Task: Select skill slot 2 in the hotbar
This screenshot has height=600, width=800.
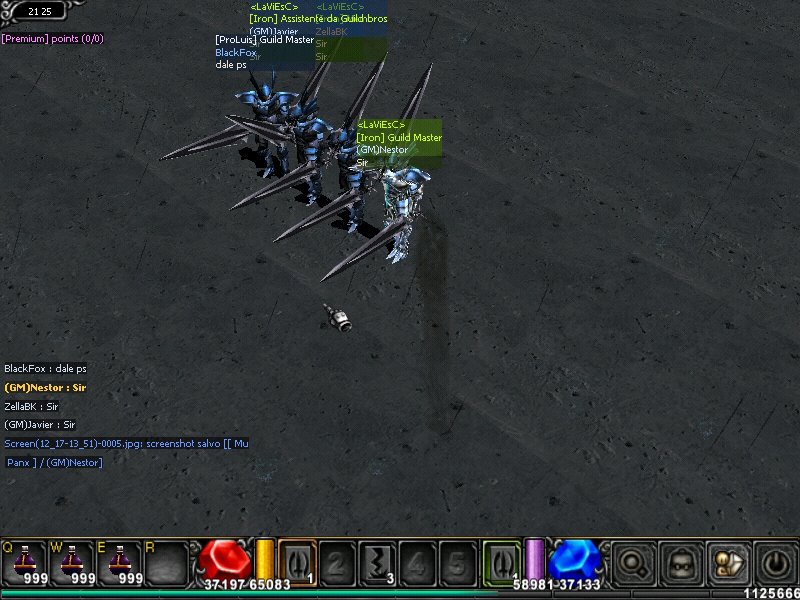Action: click(337, 564)
